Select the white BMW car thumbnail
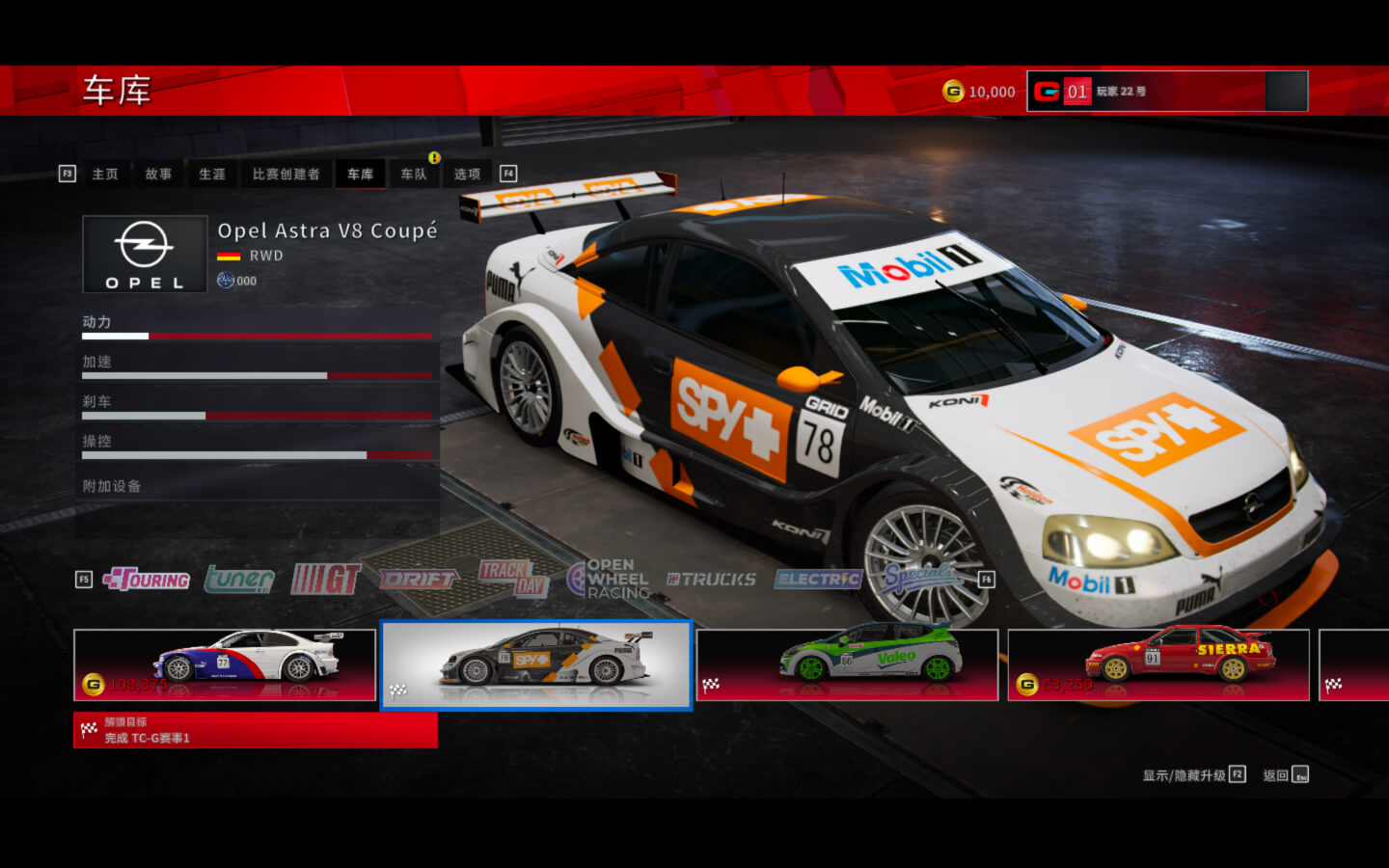1389x868 pixels. 225,665
